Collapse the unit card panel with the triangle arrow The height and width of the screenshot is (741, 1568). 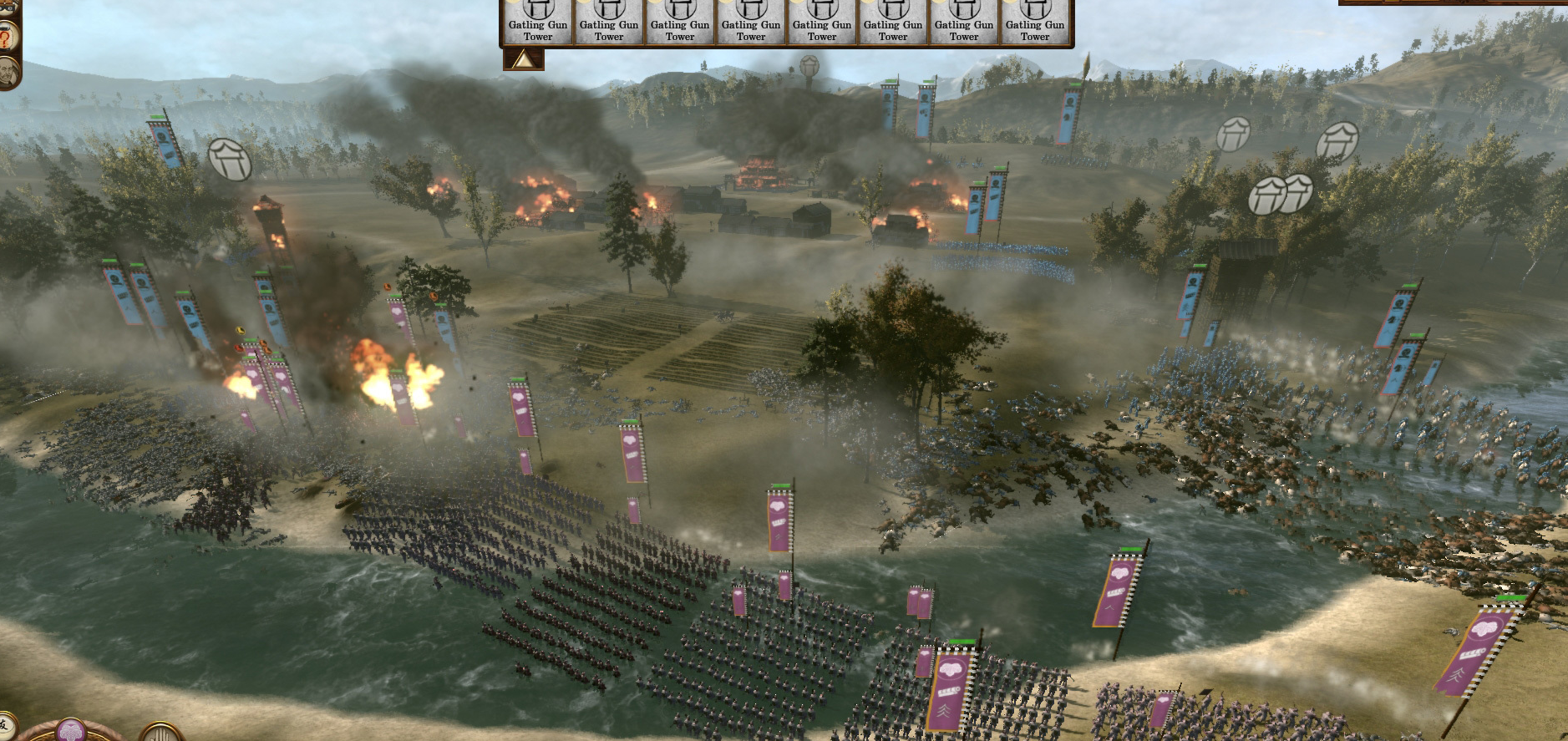pos(522,58)
